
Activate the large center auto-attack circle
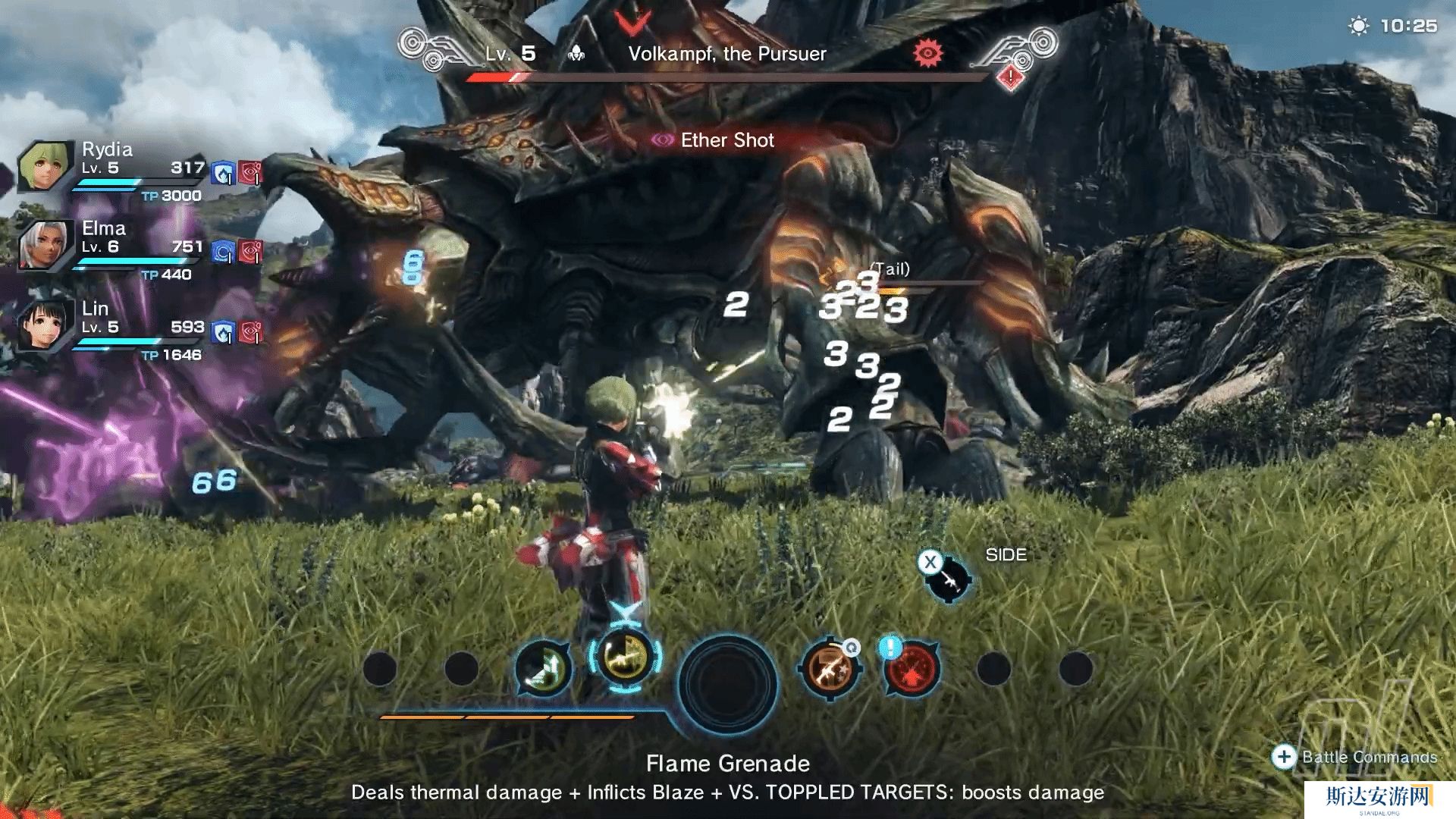click(x=727, y=683)
